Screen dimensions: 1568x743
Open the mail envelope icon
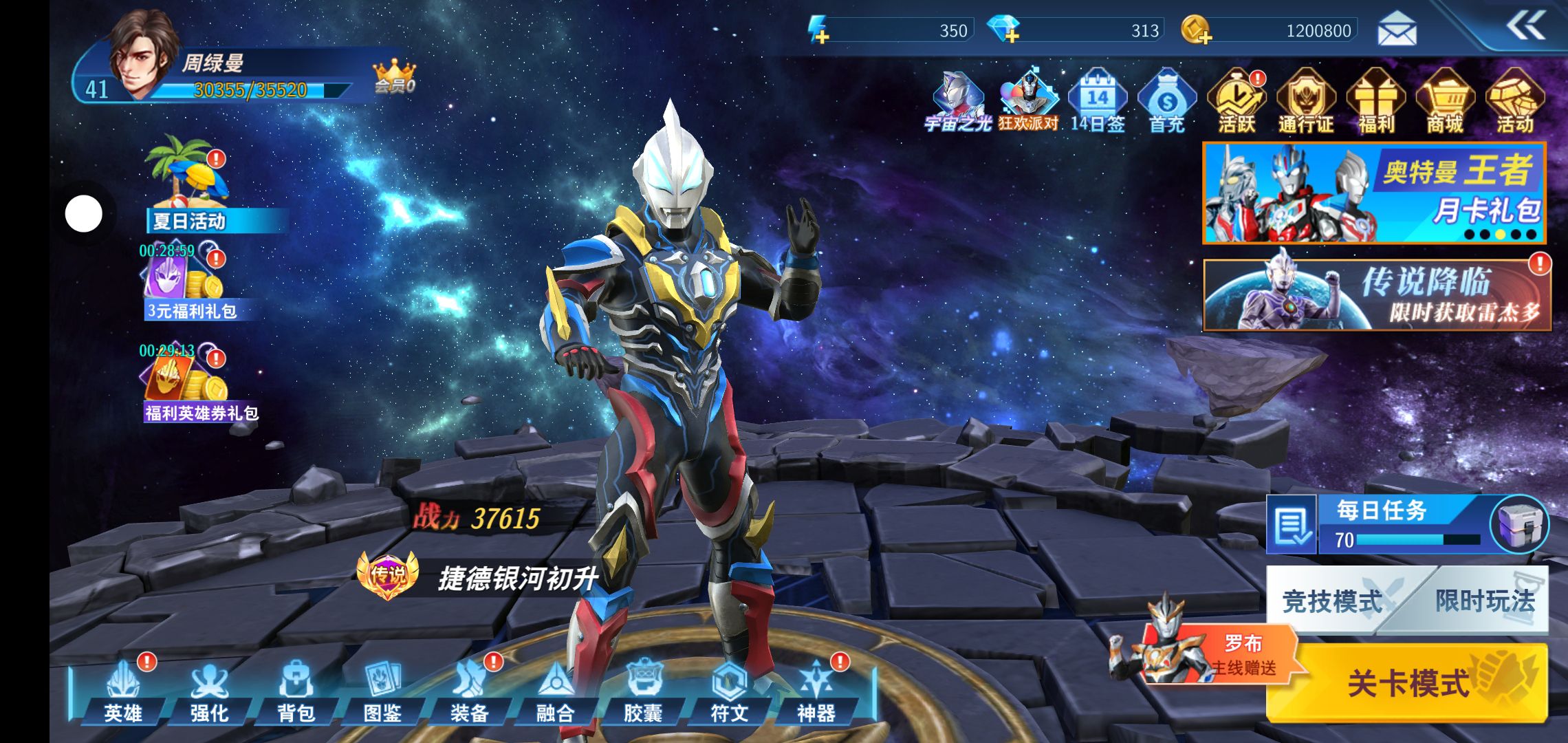click(x=1397, y=30)
